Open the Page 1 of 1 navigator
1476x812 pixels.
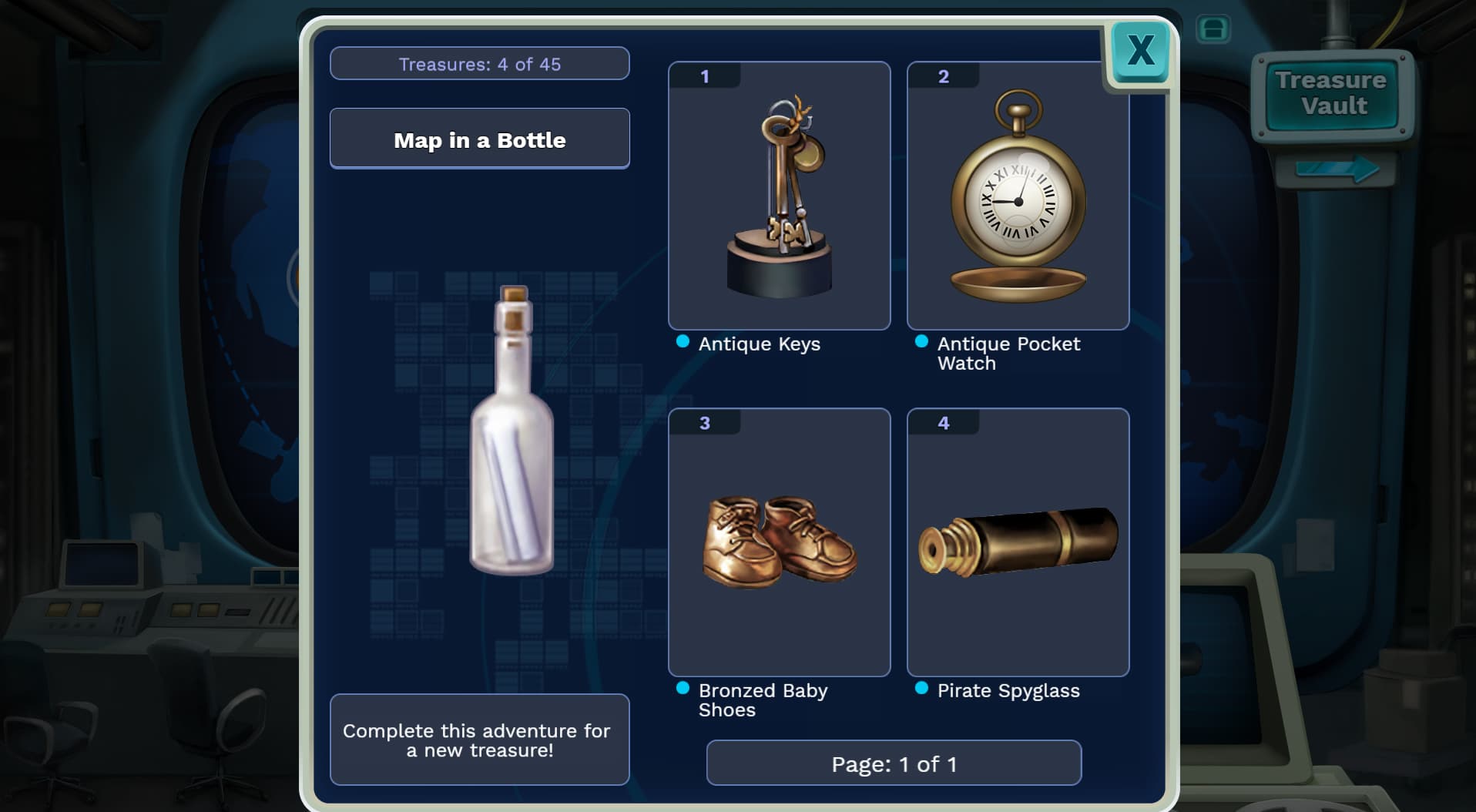894,763
